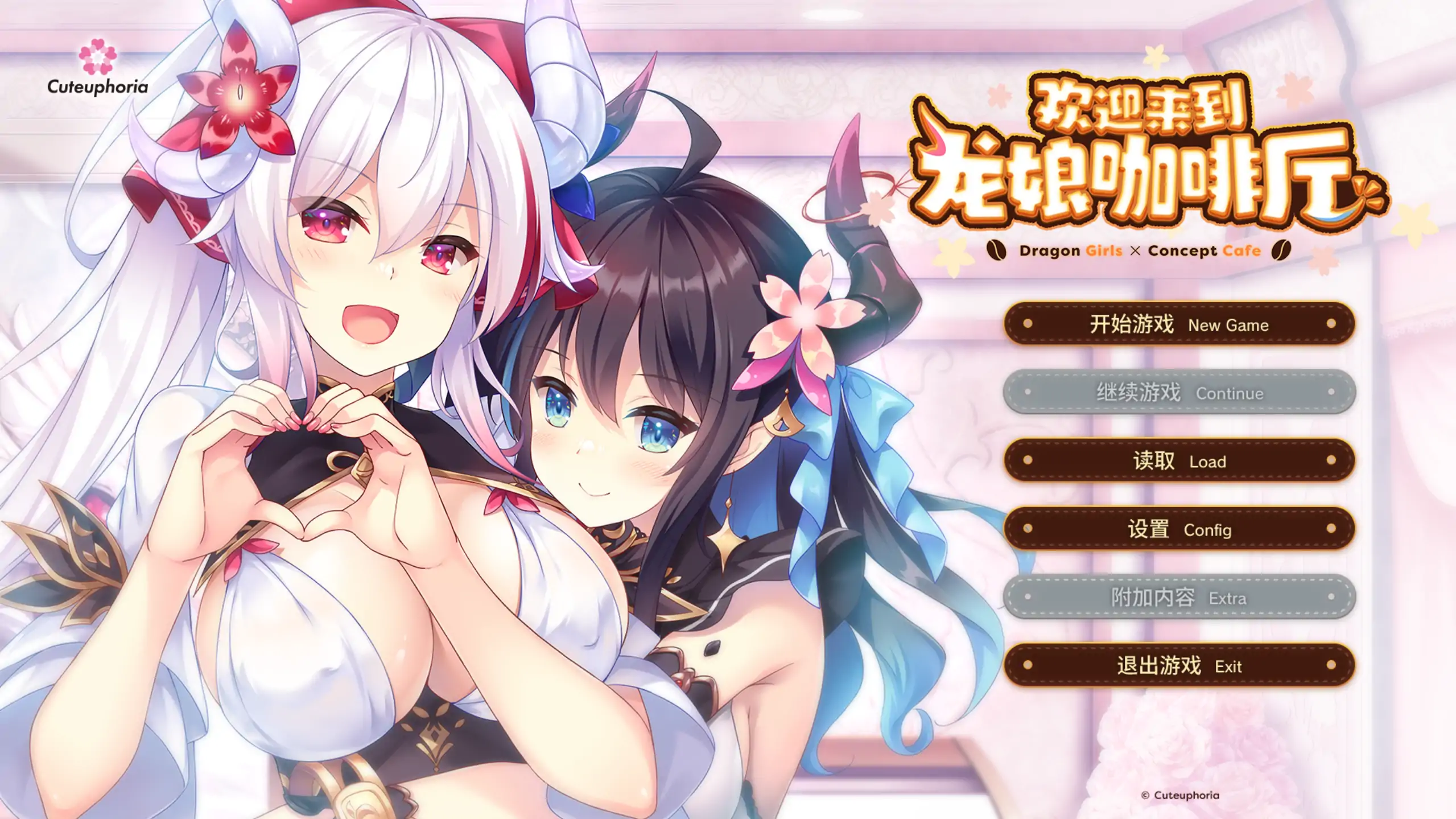Viewport: 1456px width, 819px height.
Task: Click the Cuteuphoria sakura flower logo
Action: 98,57
